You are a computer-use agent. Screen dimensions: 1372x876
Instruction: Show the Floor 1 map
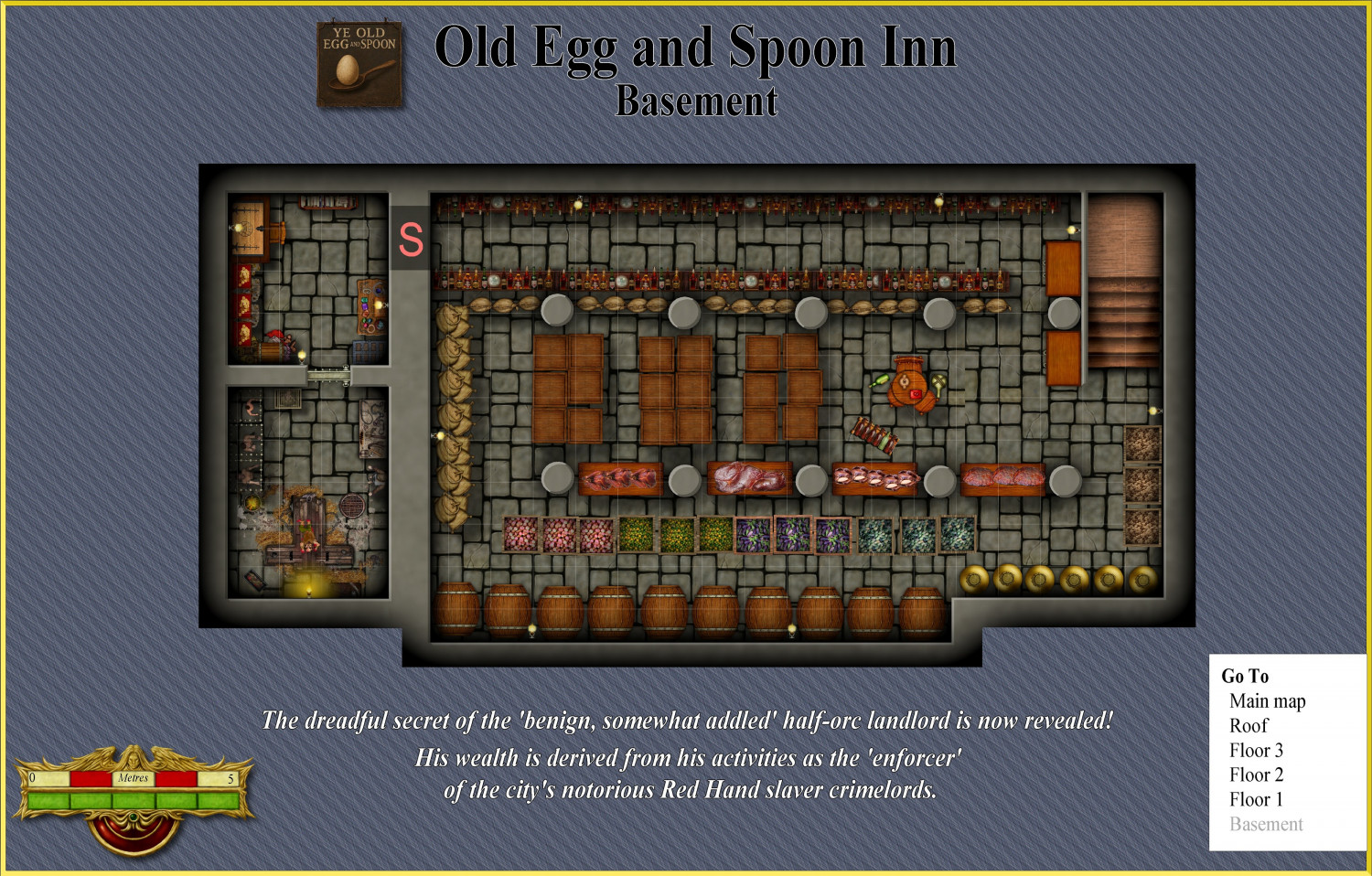click(x=1256, y=800)
